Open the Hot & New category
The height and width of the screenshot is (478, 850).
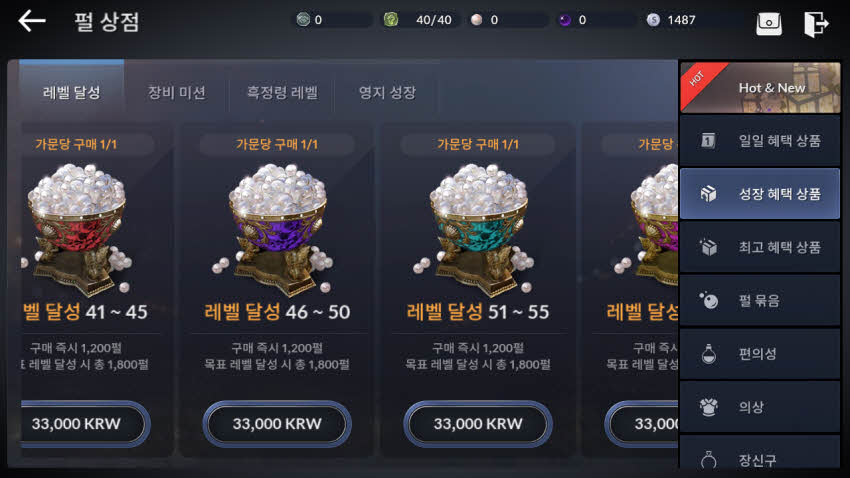760,87
